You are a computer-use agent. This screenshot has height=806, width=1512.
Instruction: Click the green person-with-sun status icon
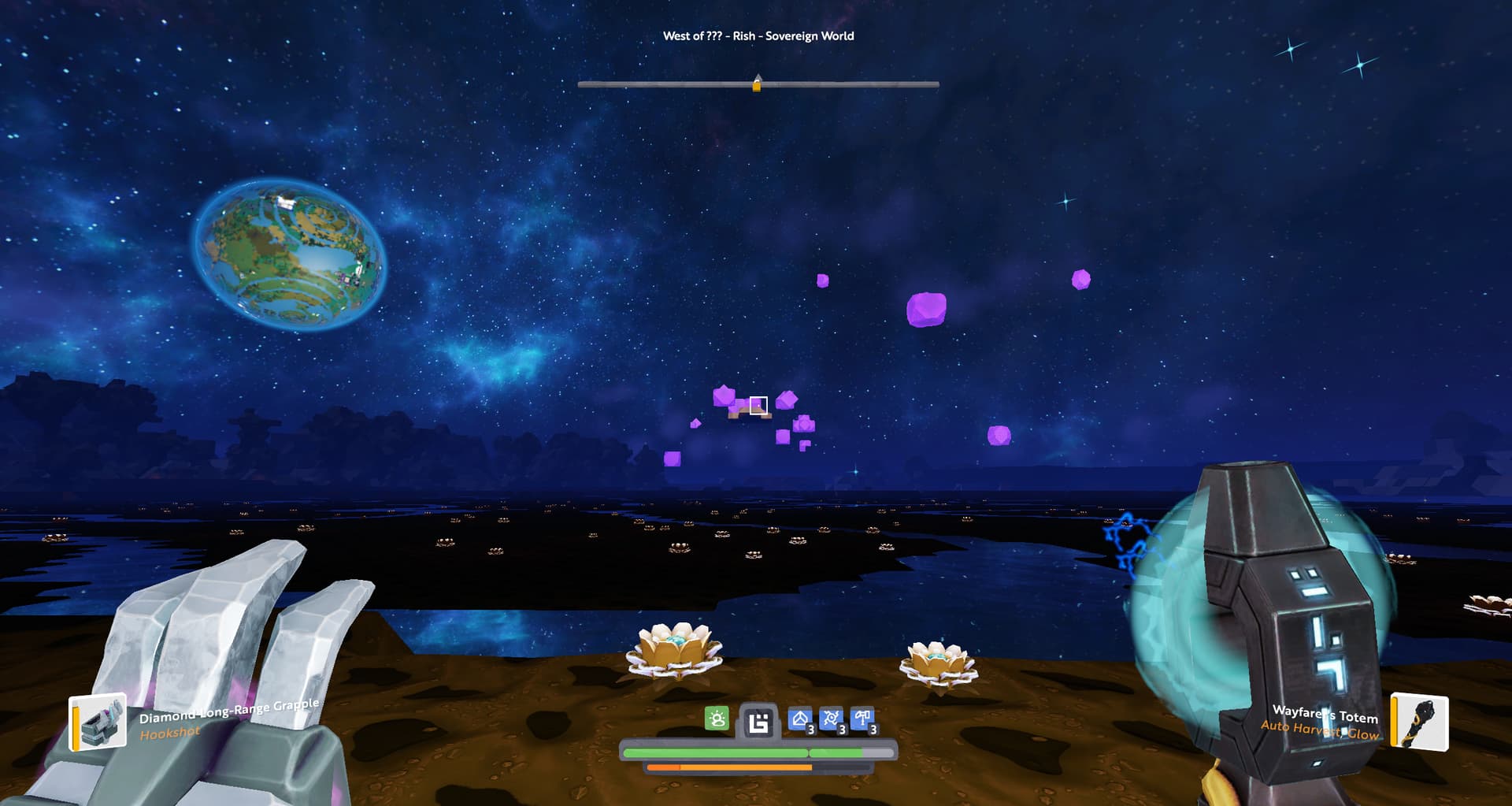pyautogui.click(x=717, y=719)
